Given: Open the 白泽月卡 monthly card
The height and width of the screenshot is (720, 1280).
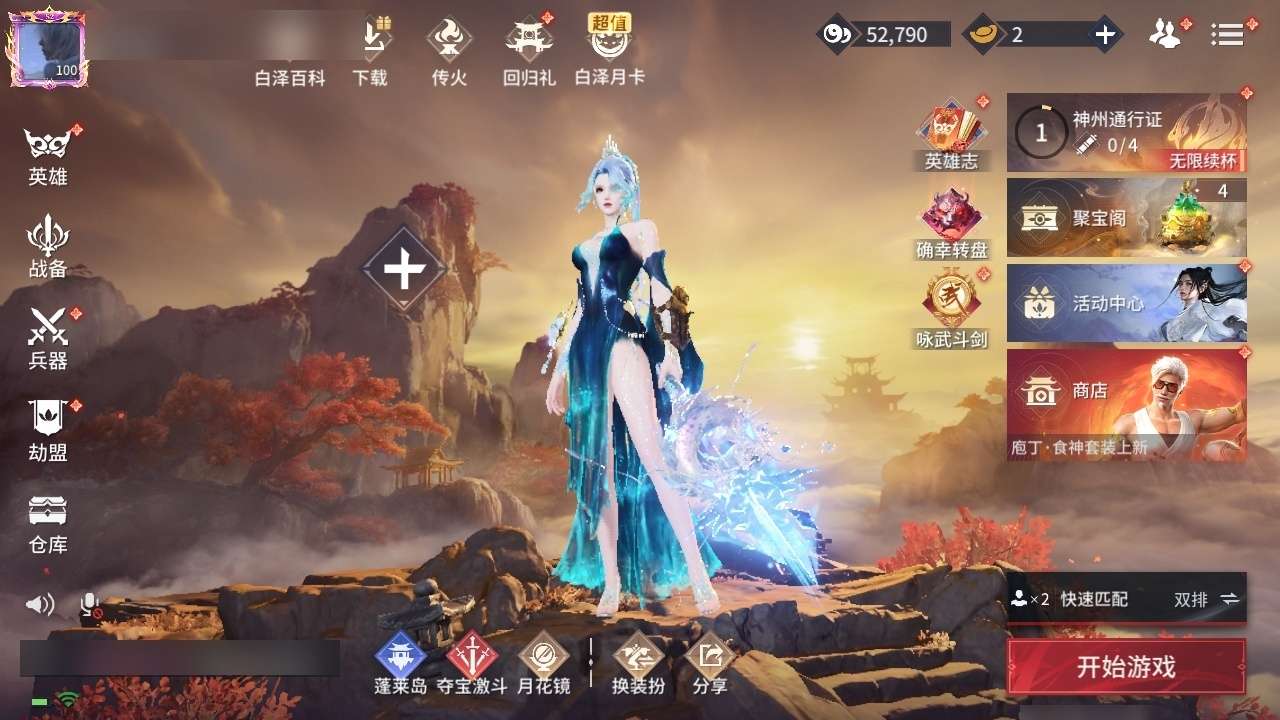Looking at the screenshot, I should tap(609, 50).
